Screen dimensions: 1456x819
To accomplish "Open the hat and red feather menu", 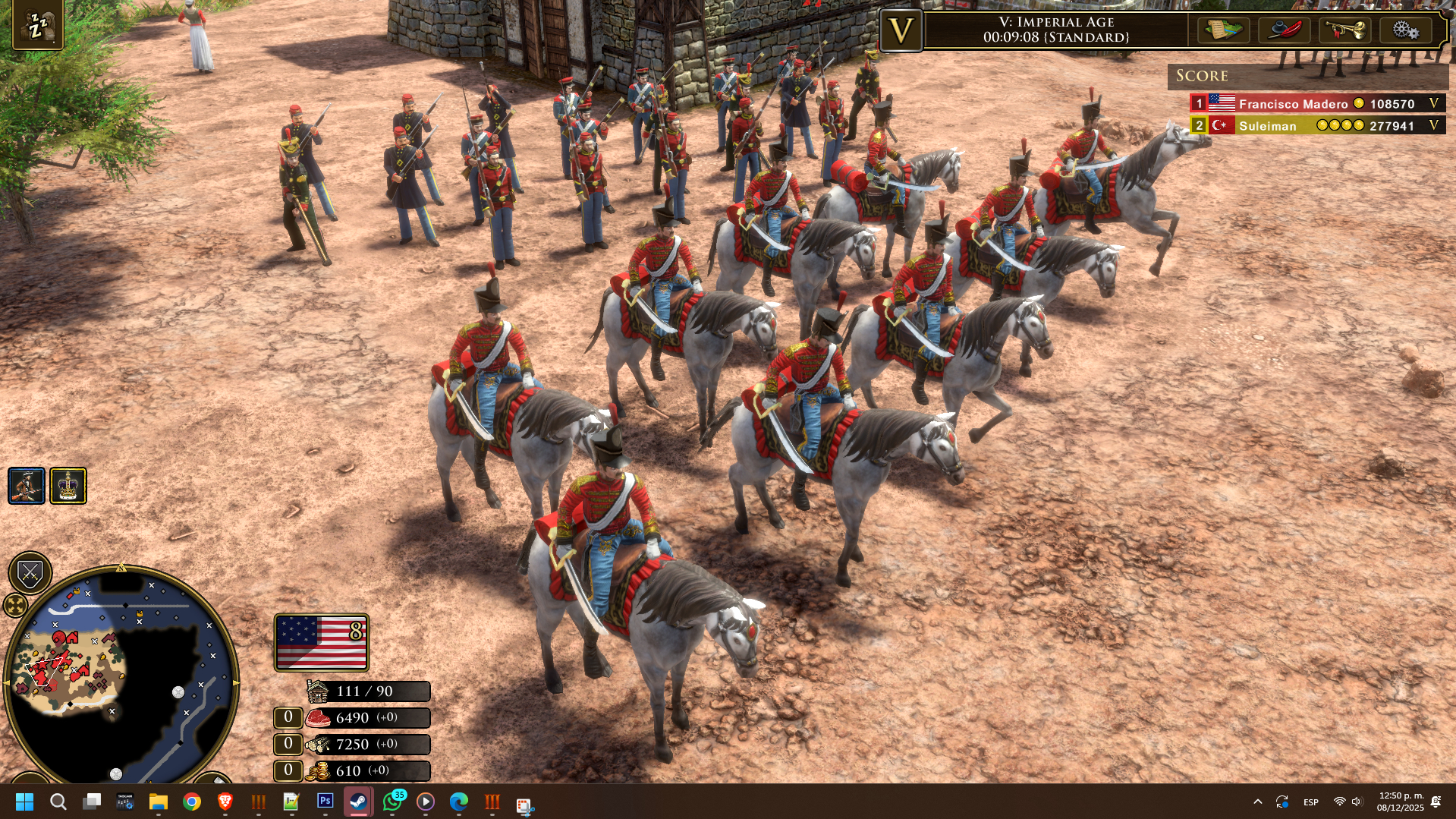I will click(1284, 30).
